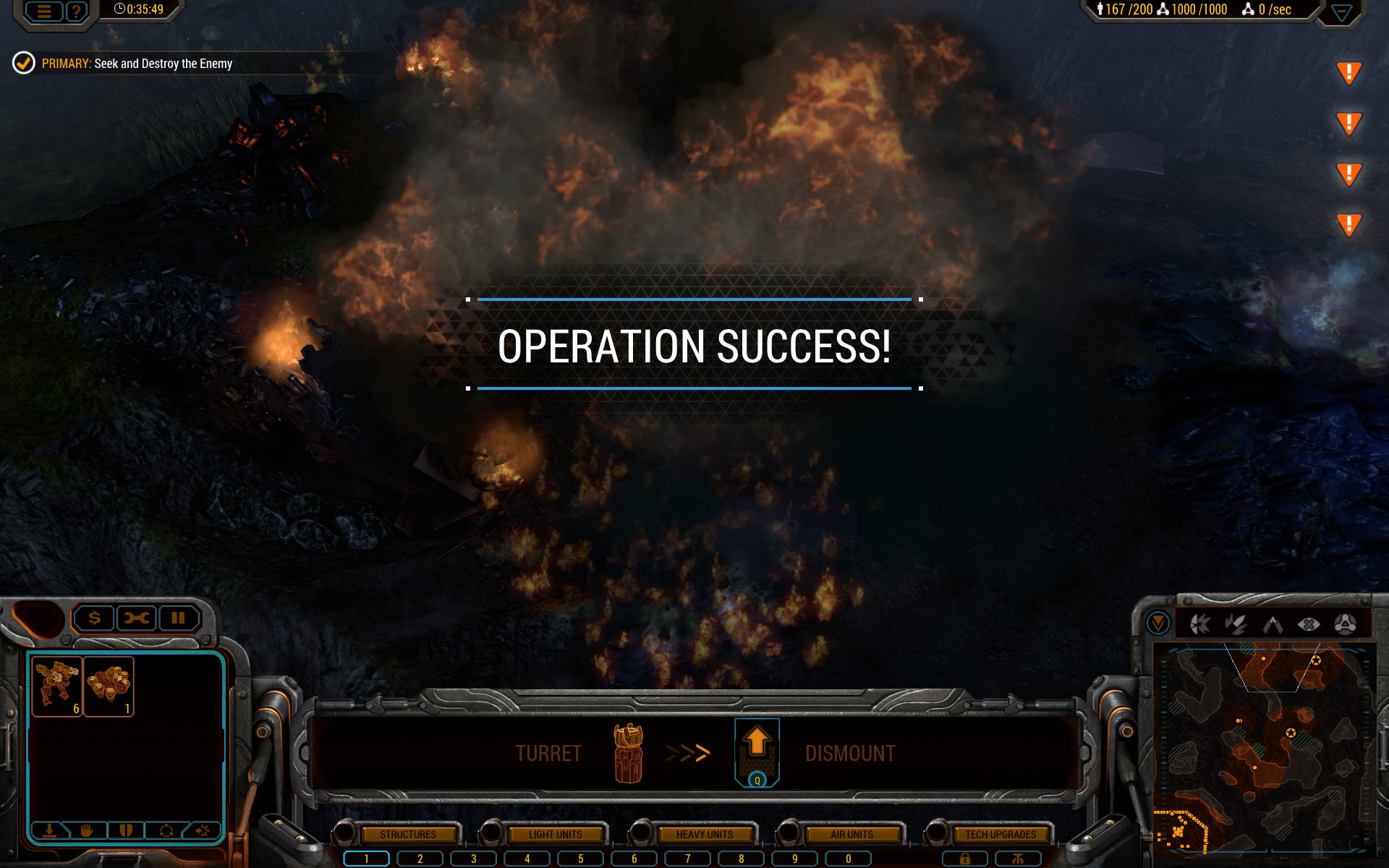The width and height of the screenshot is (1389, 868).
Task: Choose the shield guard stance command
Action: (126, 830)
